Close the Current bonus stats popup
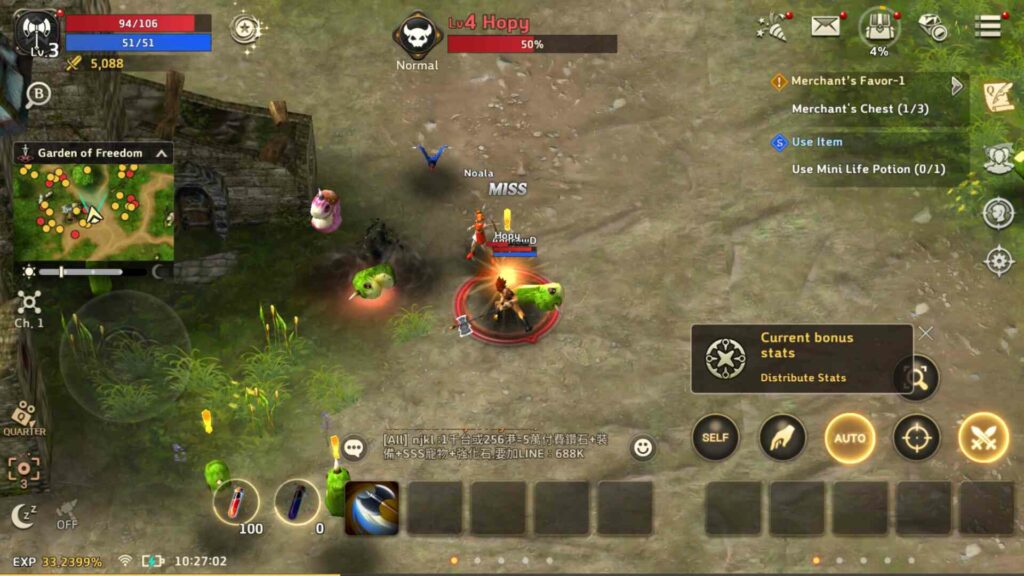 [926, 332]
